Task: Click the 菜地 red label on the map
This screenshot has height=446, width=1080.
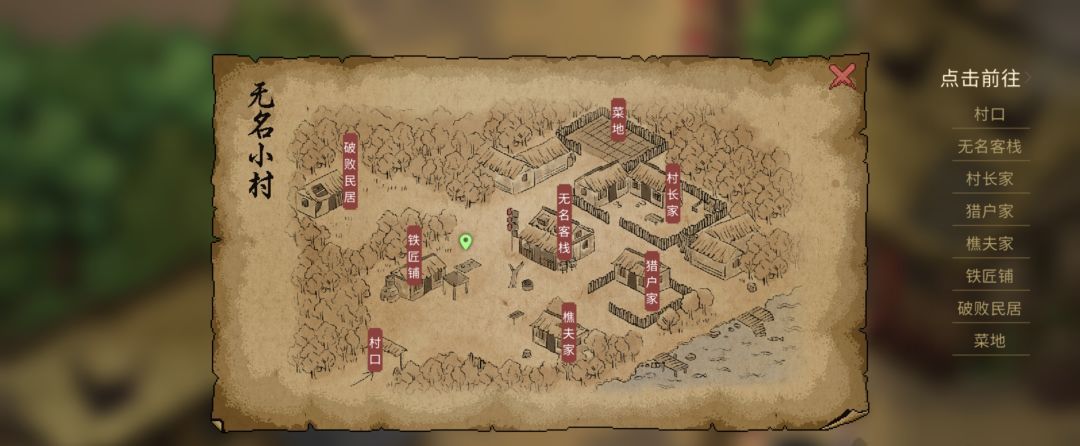Action: 618,120
